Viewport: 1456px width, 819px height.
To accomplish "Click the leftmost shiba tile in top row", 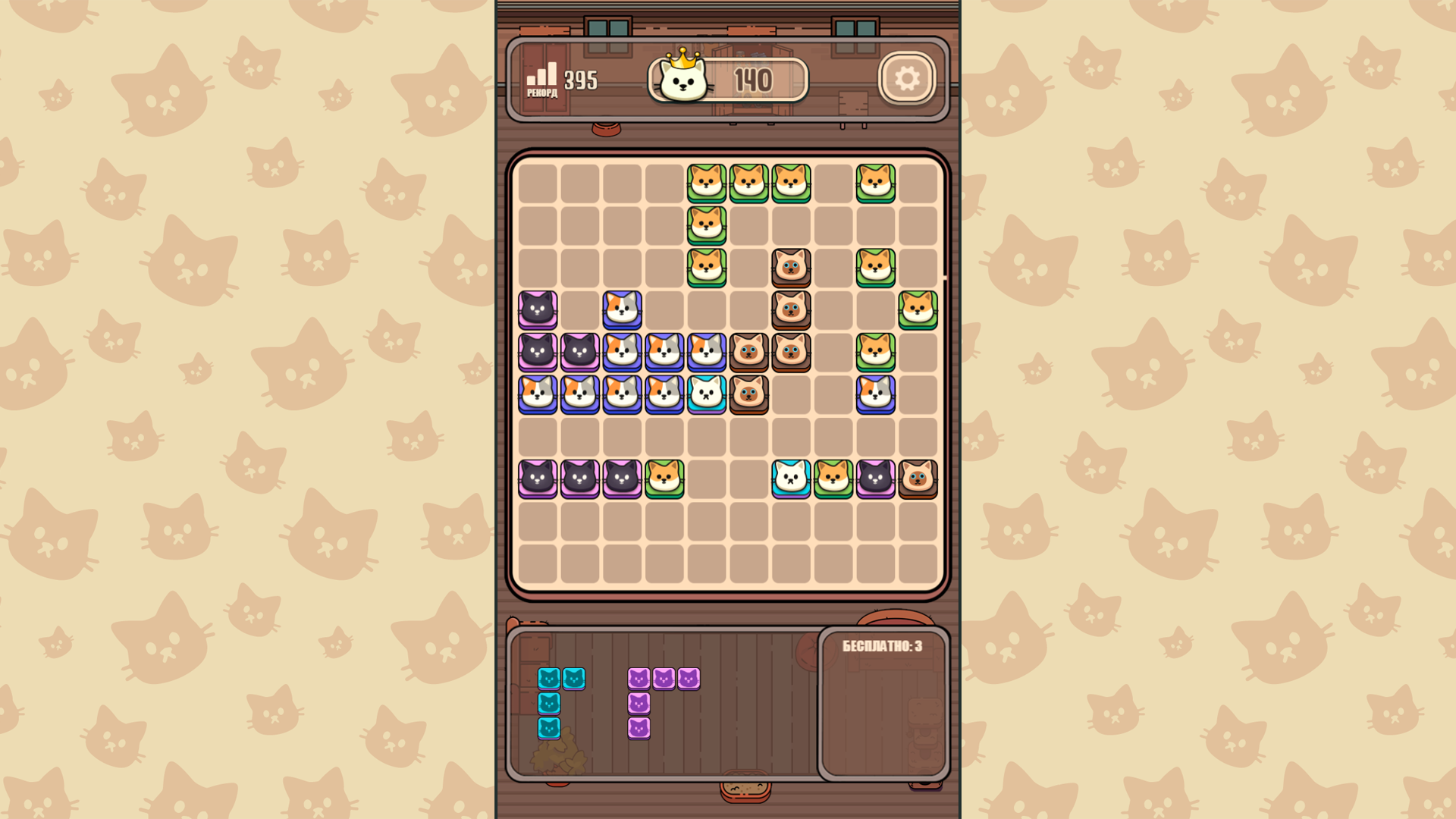I will point(708,182).
